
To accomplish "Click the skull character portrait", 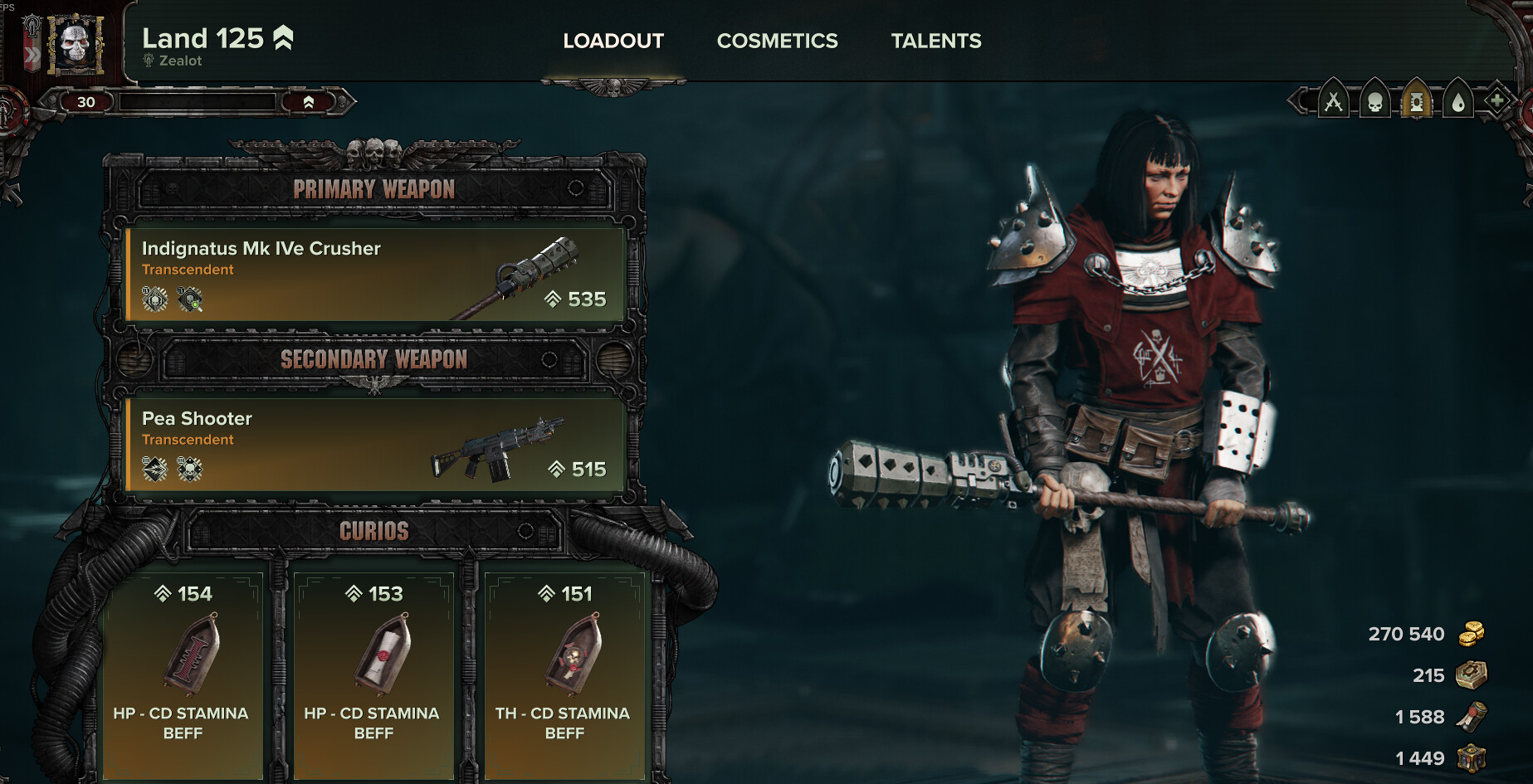I will tap(76, 44).
